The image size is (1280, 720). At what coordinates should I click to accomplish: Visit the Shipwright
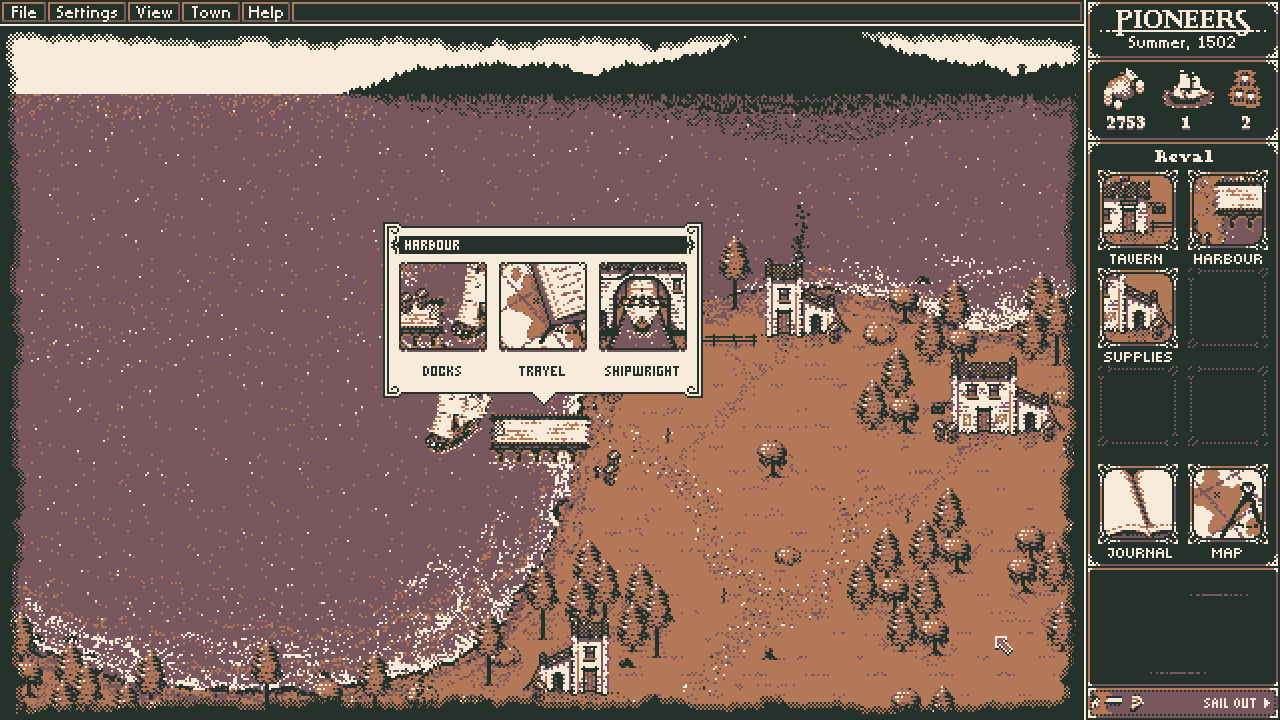point(642,307)
